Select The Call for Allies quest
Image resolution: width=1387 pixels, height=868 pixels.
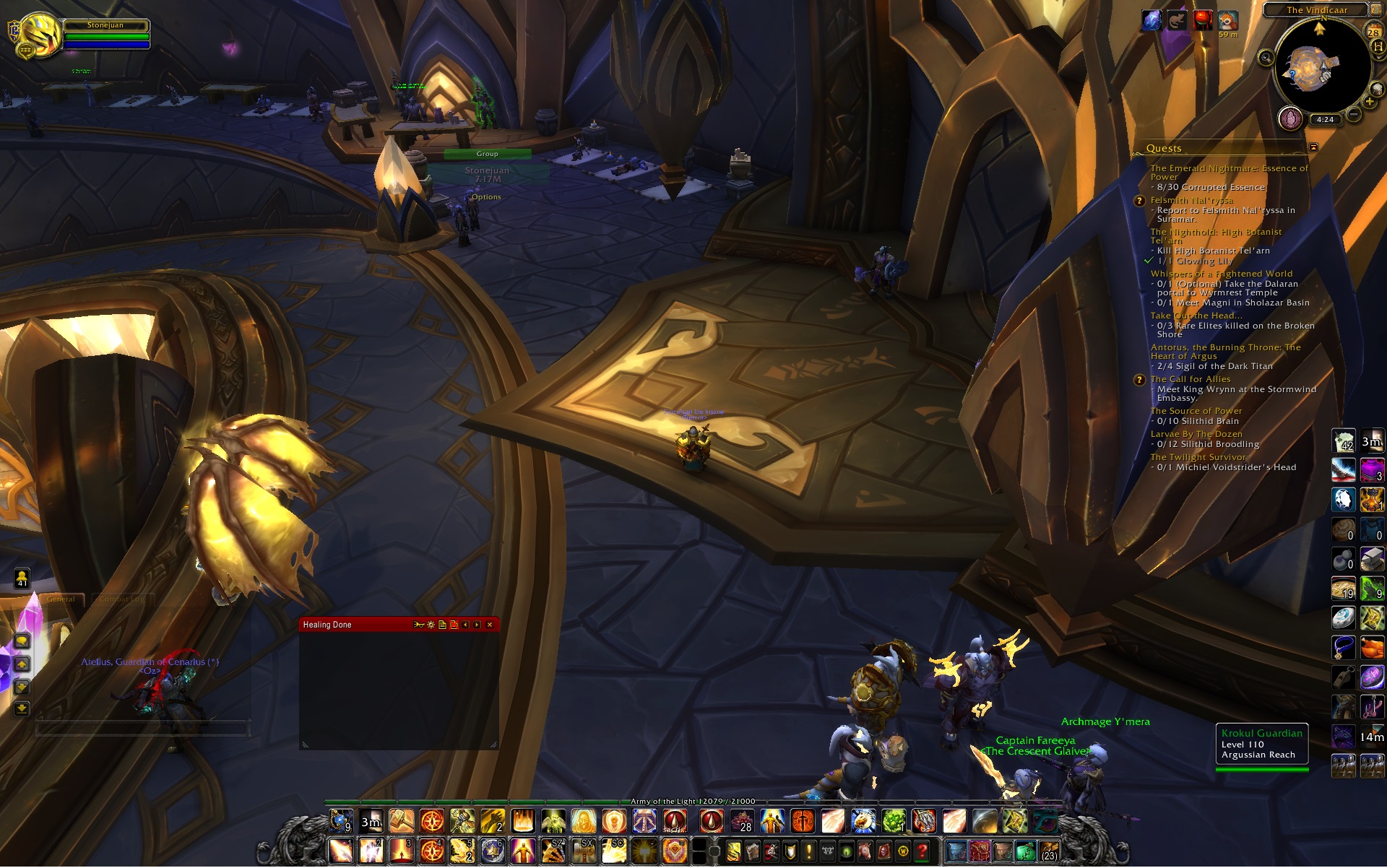click(x=1190, y=379)
